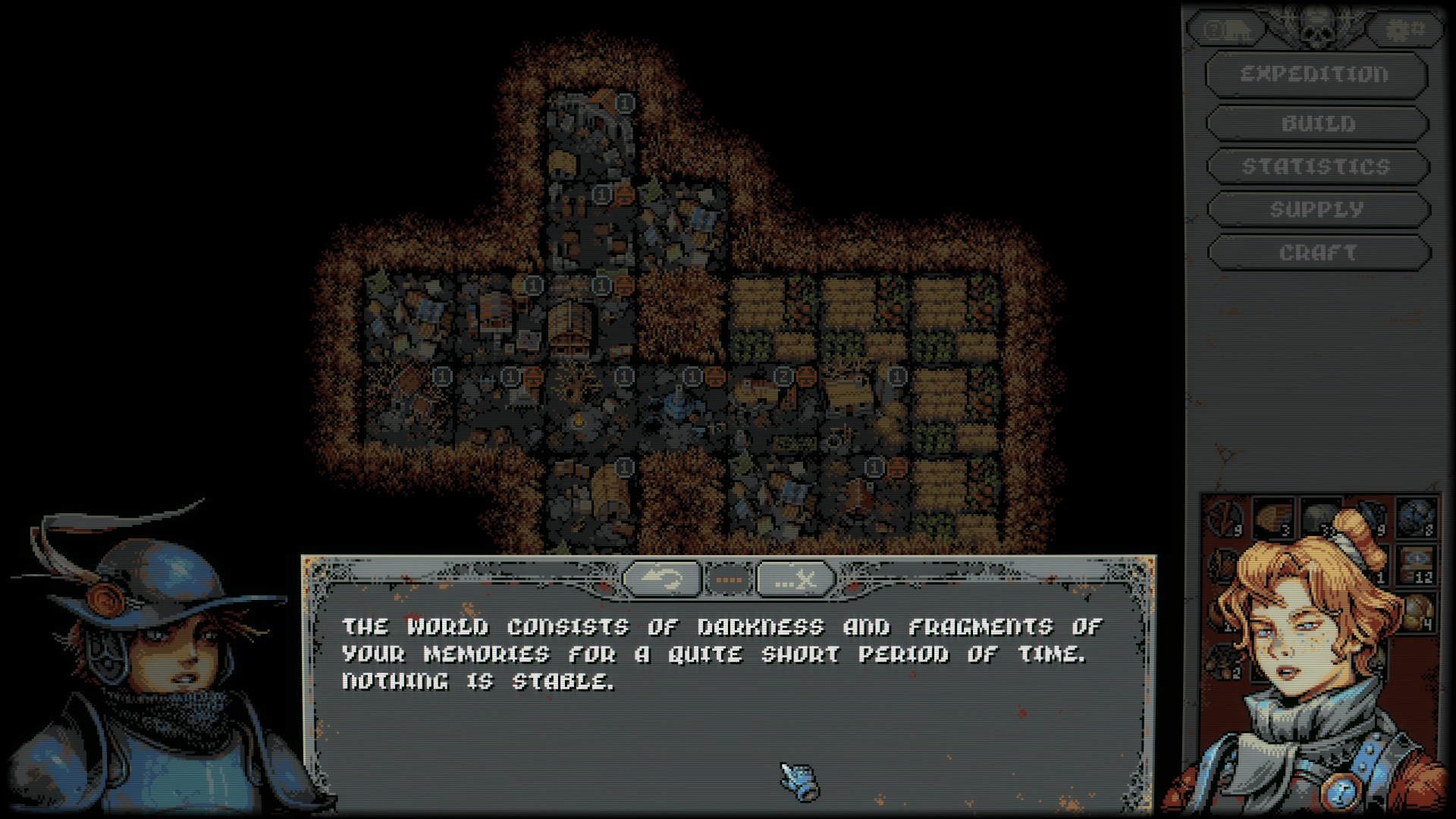Viewport: 1456px width, 819px height.
Task: Open the Expedition menu
Action: [x=1316, y=75]
